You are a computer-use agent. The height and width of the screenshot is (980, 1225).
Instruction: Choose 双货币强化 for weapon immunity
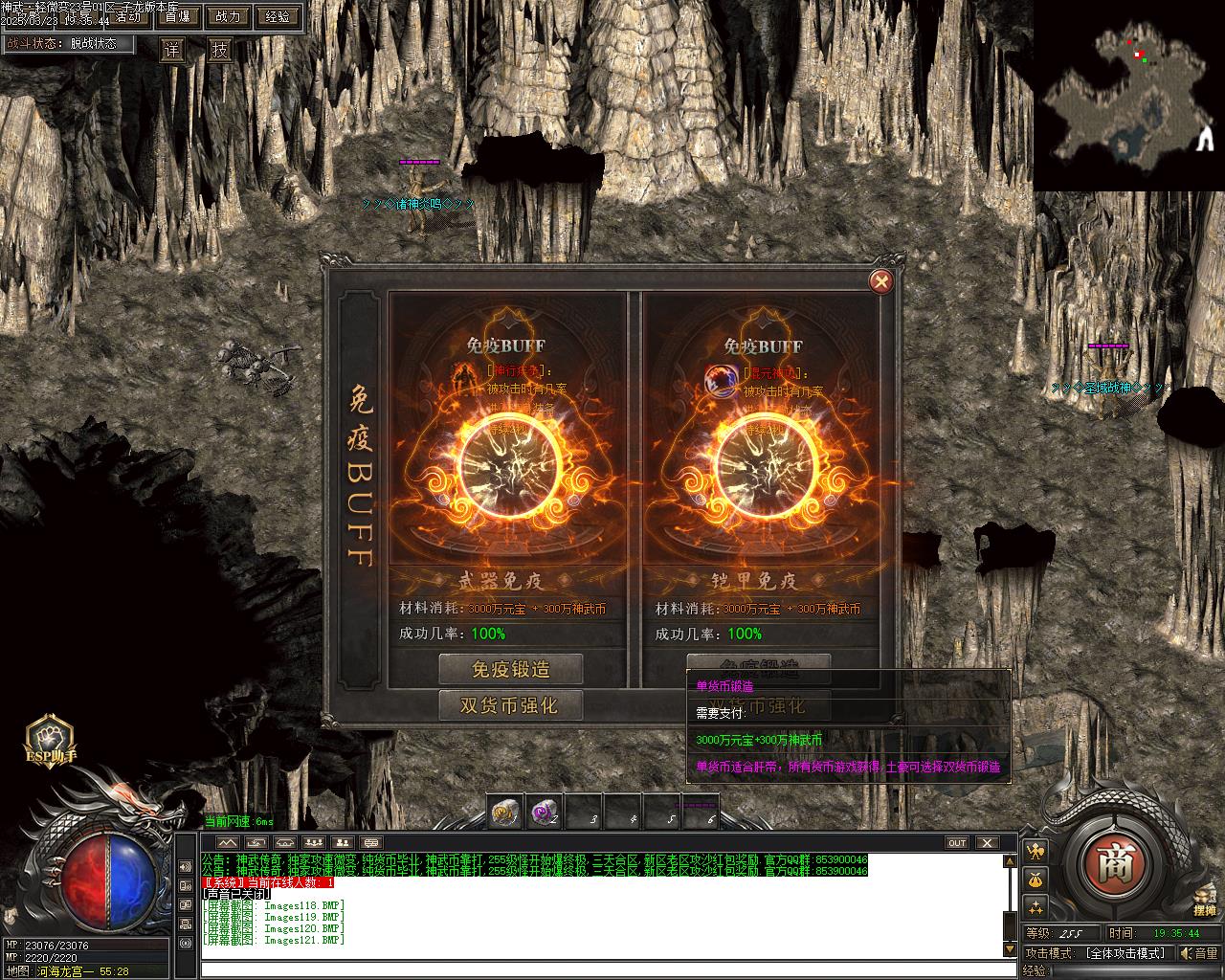pyautogui.click(x=511, y=706)
